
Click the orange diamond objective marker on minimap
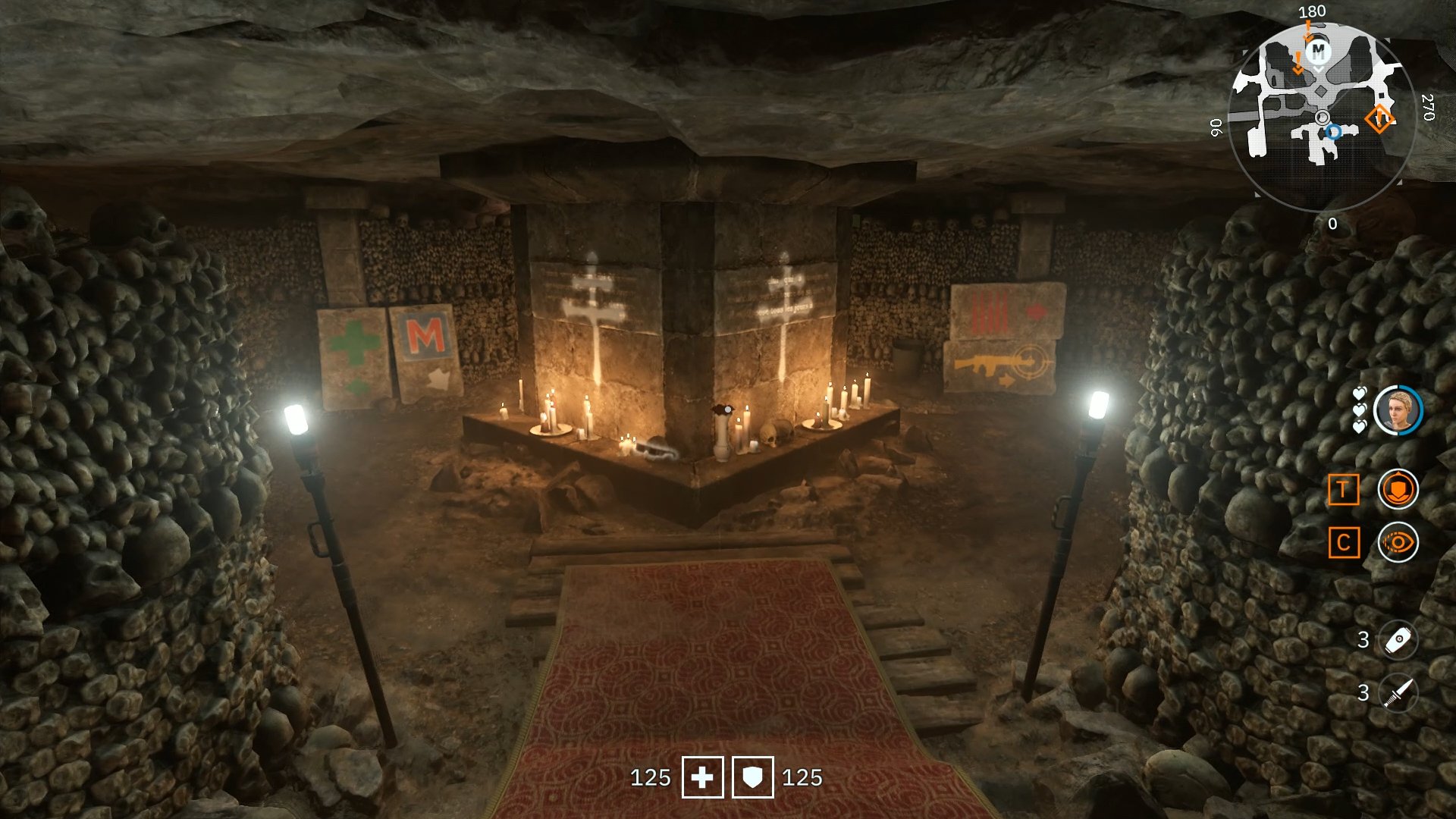pos(1379,119)
